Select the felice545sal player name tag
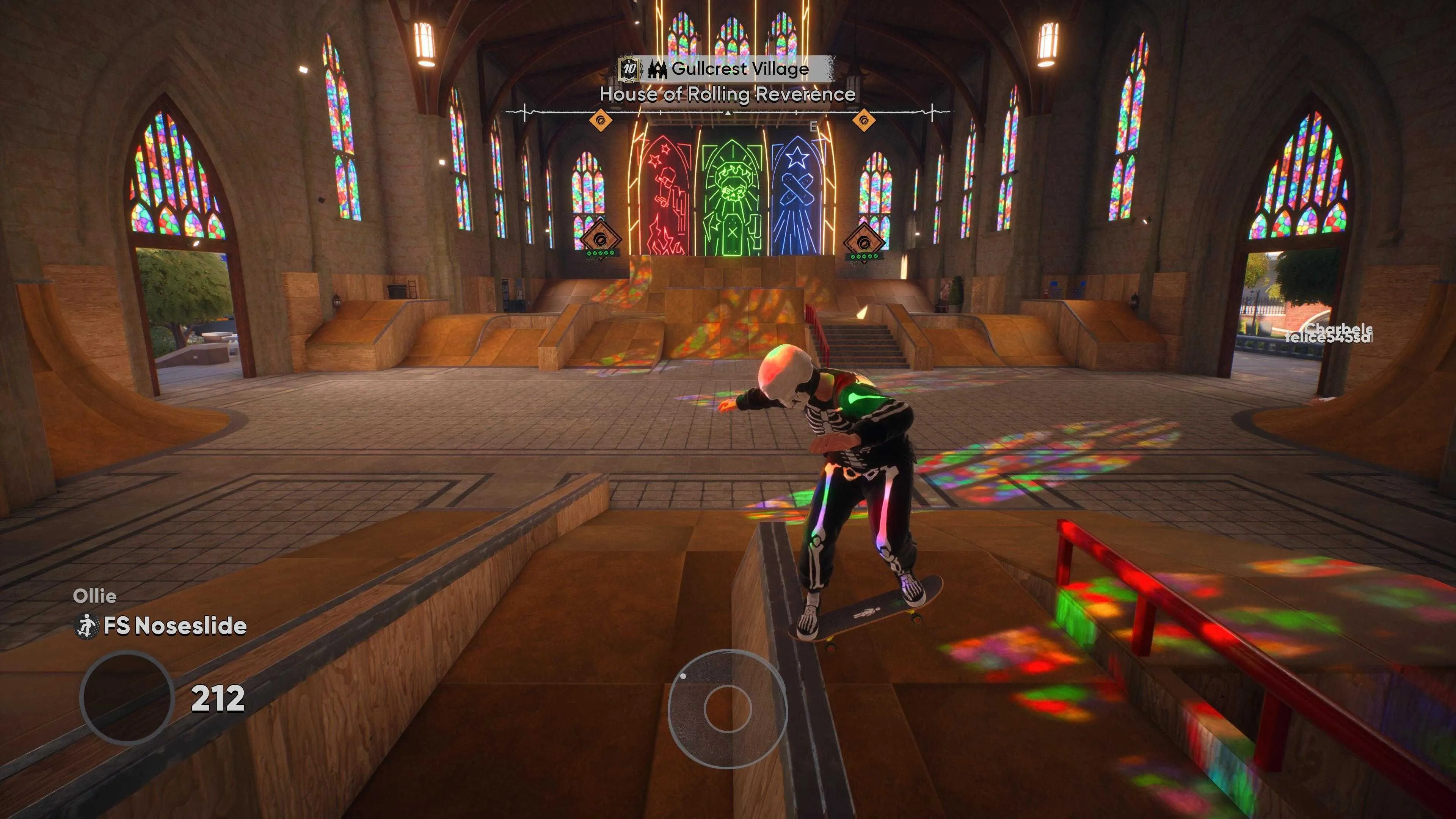1456x819 pixels. point(1328,338)
